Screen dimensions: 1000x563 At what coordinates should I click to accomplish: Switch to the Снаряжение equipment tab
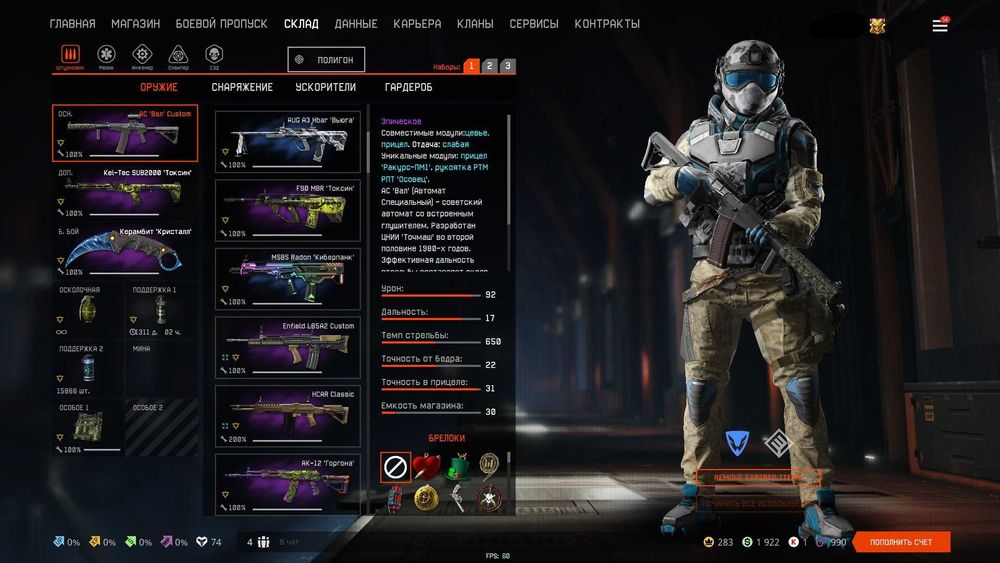click(x=242, y=87)
